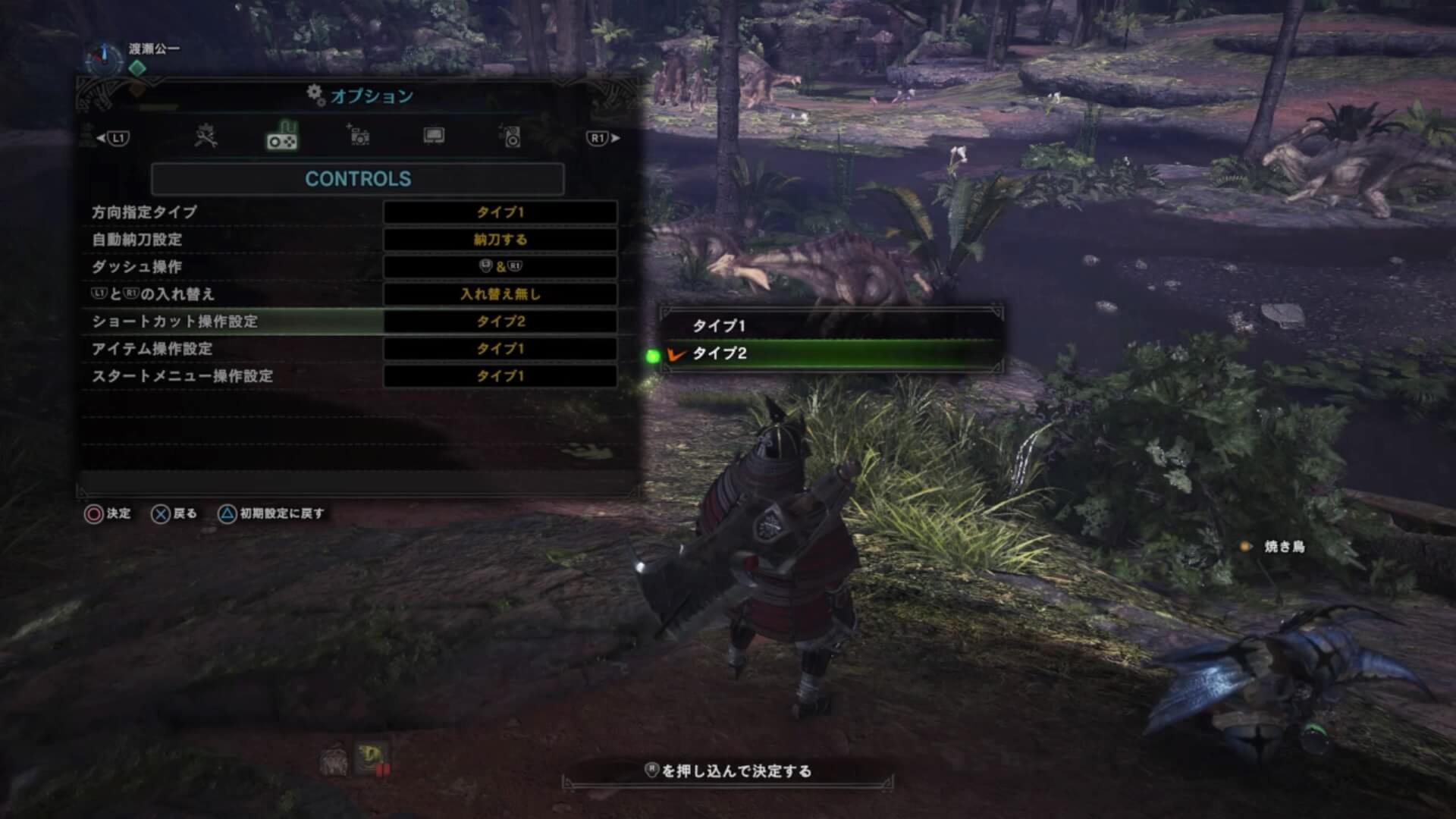
Task: Choose タイプ1 in the popup list
Action: tap(832, 326)
